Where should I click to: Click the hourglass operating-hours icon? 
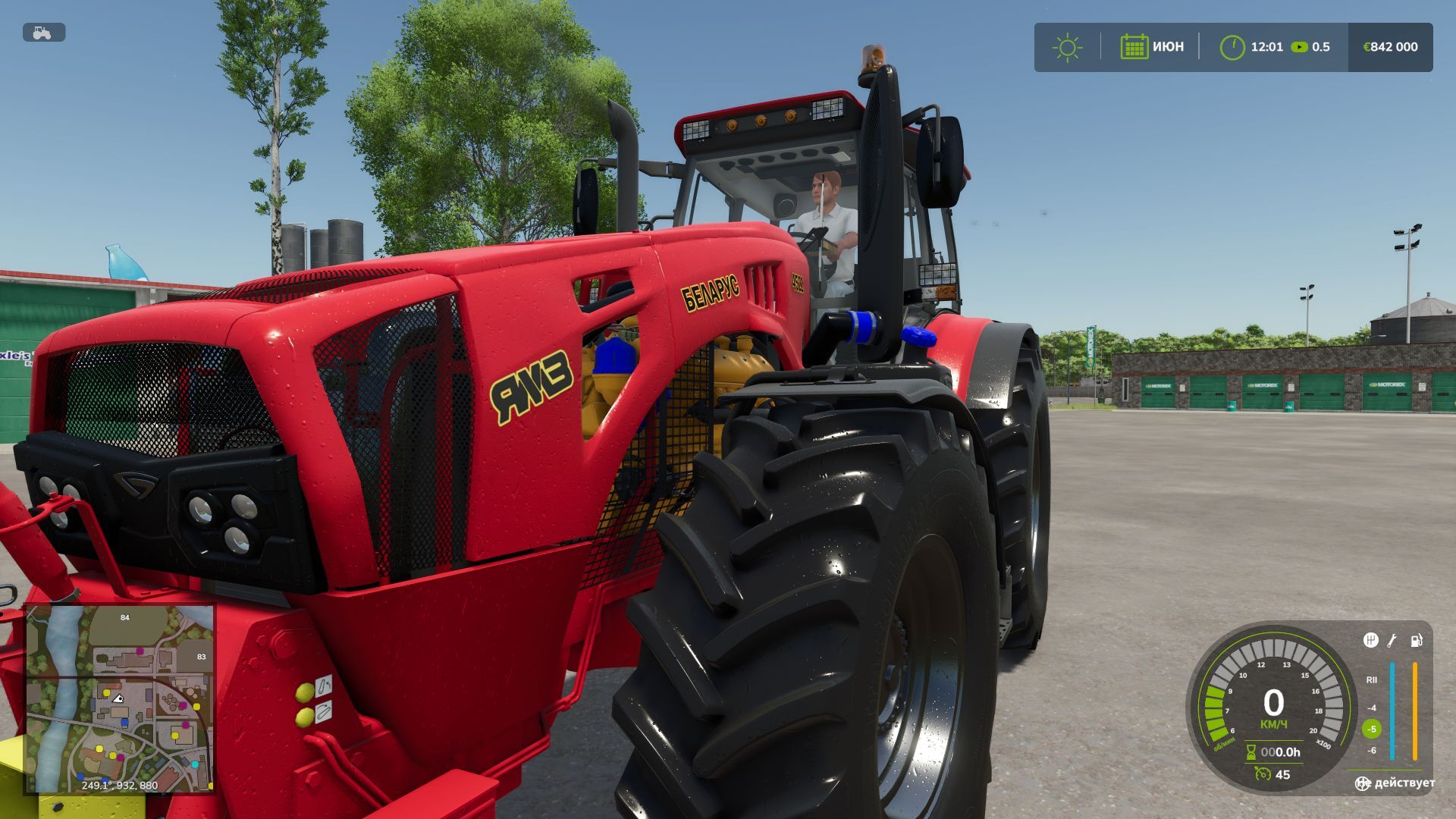(x=1250, y=752)
